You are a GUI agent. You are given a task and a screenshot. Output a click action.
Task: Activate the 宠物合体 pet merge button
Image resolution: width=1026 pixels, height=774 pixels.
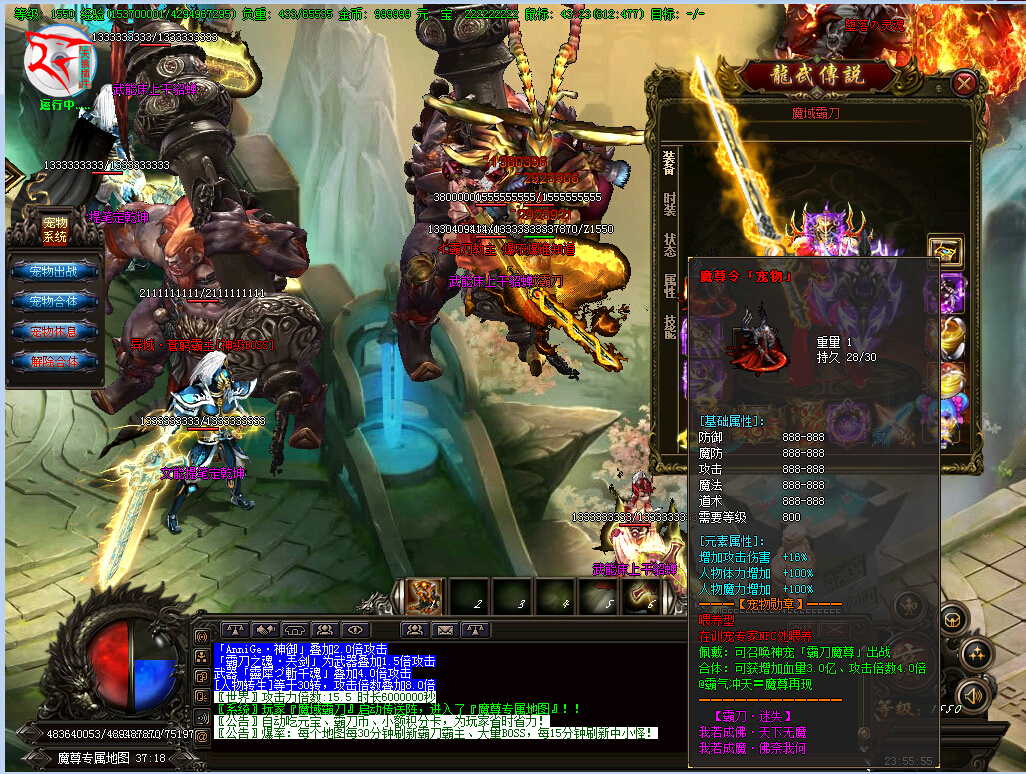[x=55, y=301]
